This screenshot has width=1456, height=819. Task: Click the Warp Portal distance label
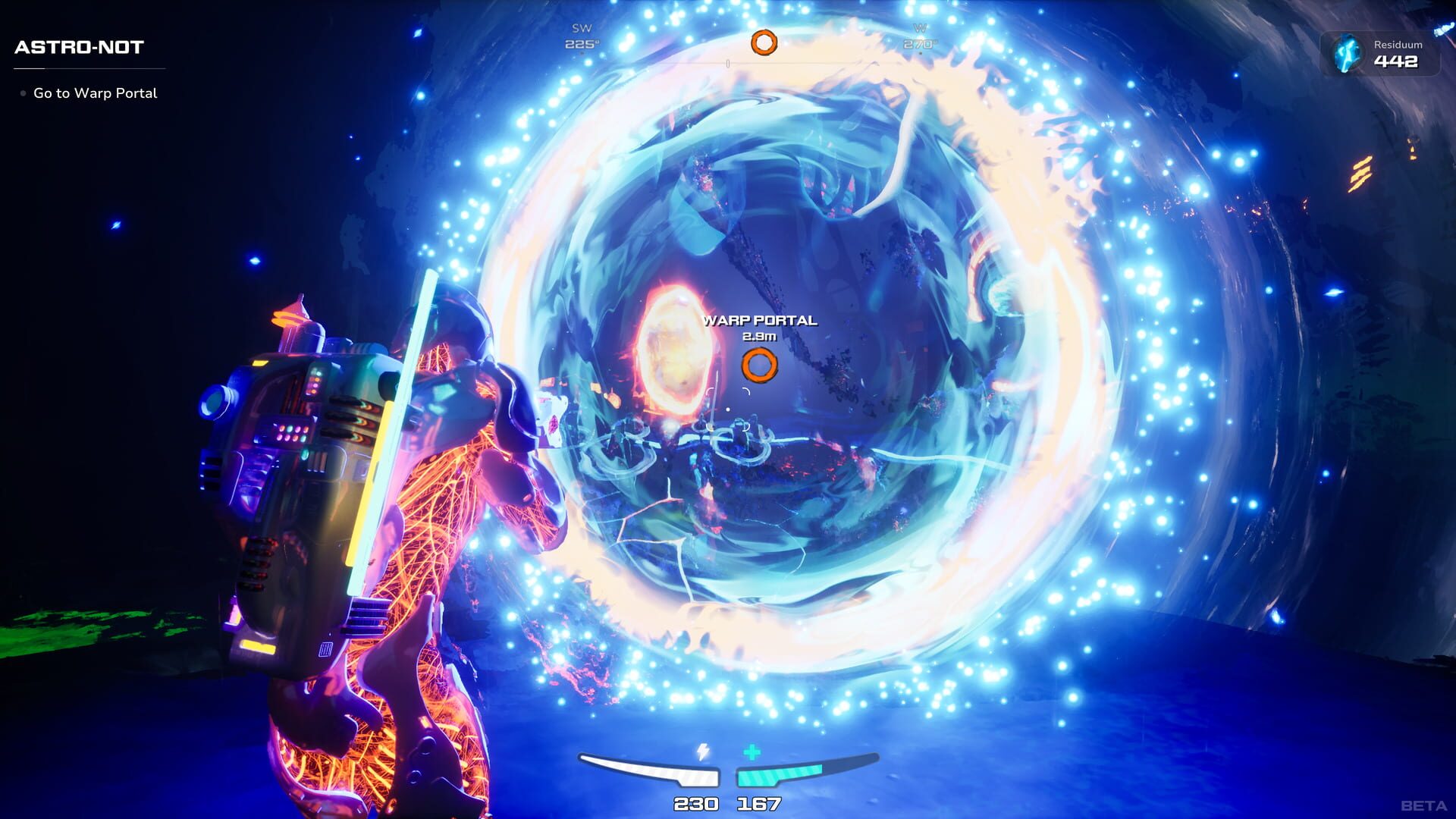click(x=759, y=337)
